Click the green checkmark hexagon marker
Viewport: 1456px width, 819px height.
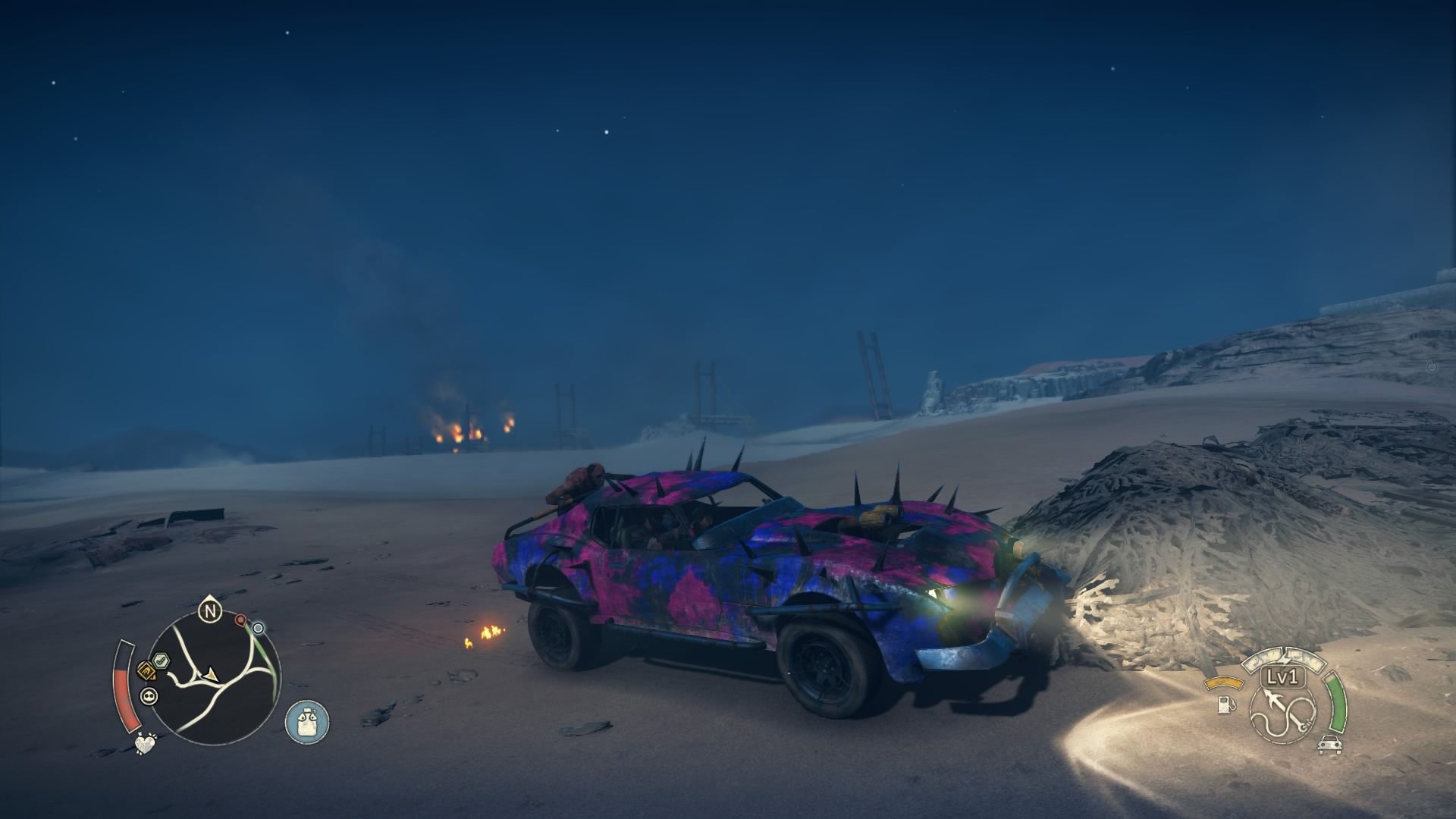click(x=162, y=661)
